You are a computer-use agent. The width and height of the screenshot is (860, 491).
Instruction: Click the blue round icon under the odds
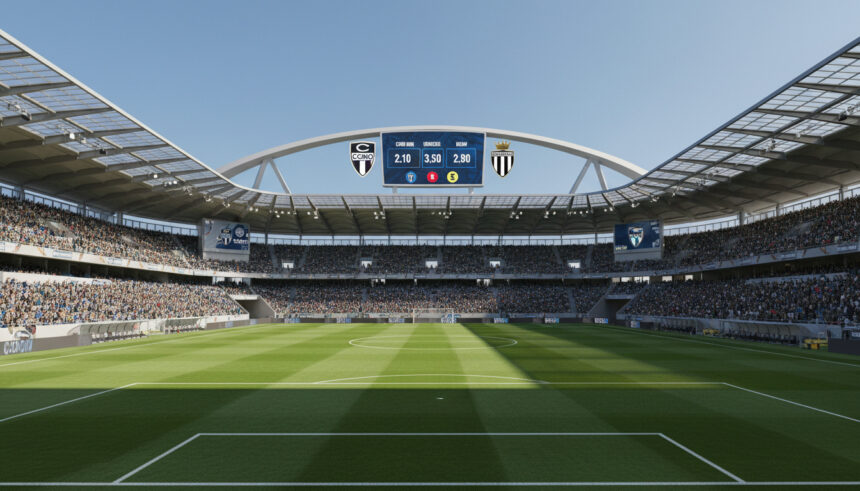(x=411, y=177)
